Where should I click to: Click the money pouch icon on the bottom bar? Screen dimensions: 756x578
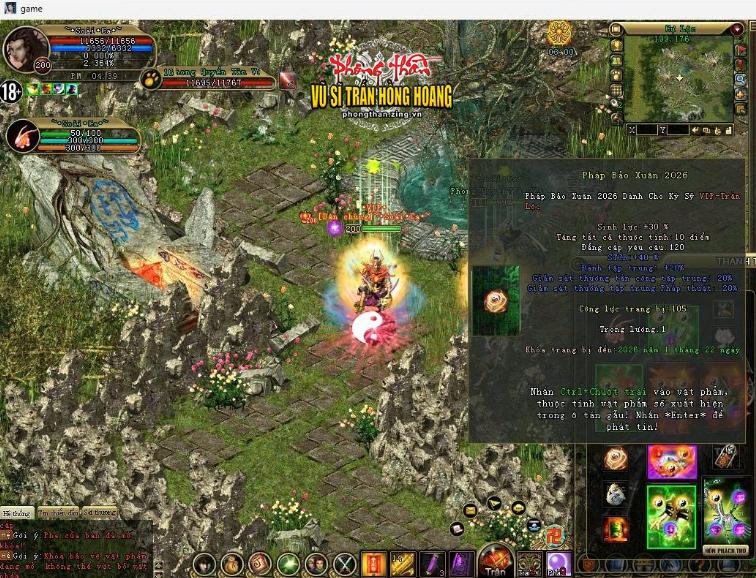[x=232, y=564]
